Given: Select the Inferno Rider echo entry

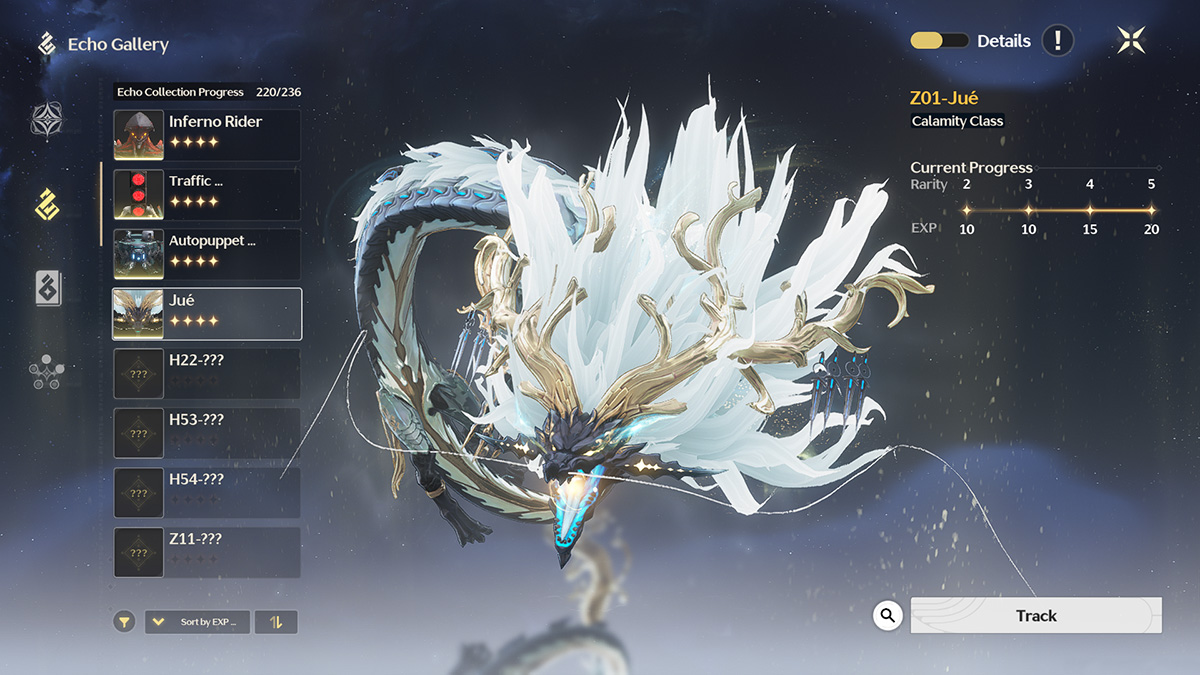Looking at the screenshot, I should click(x=207, y=135).
